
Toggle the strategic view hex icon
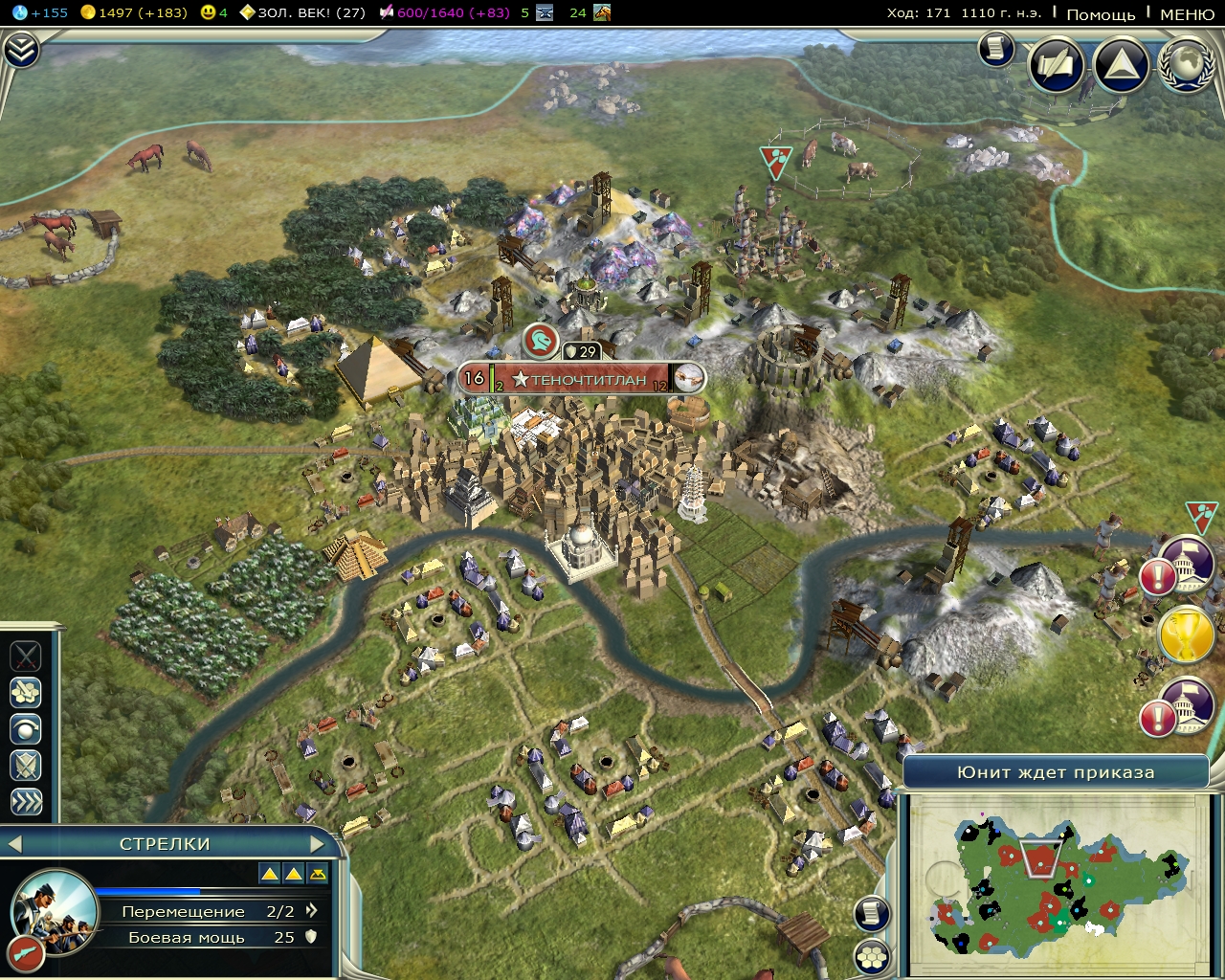pyautogui.click(x=872, y=954)
